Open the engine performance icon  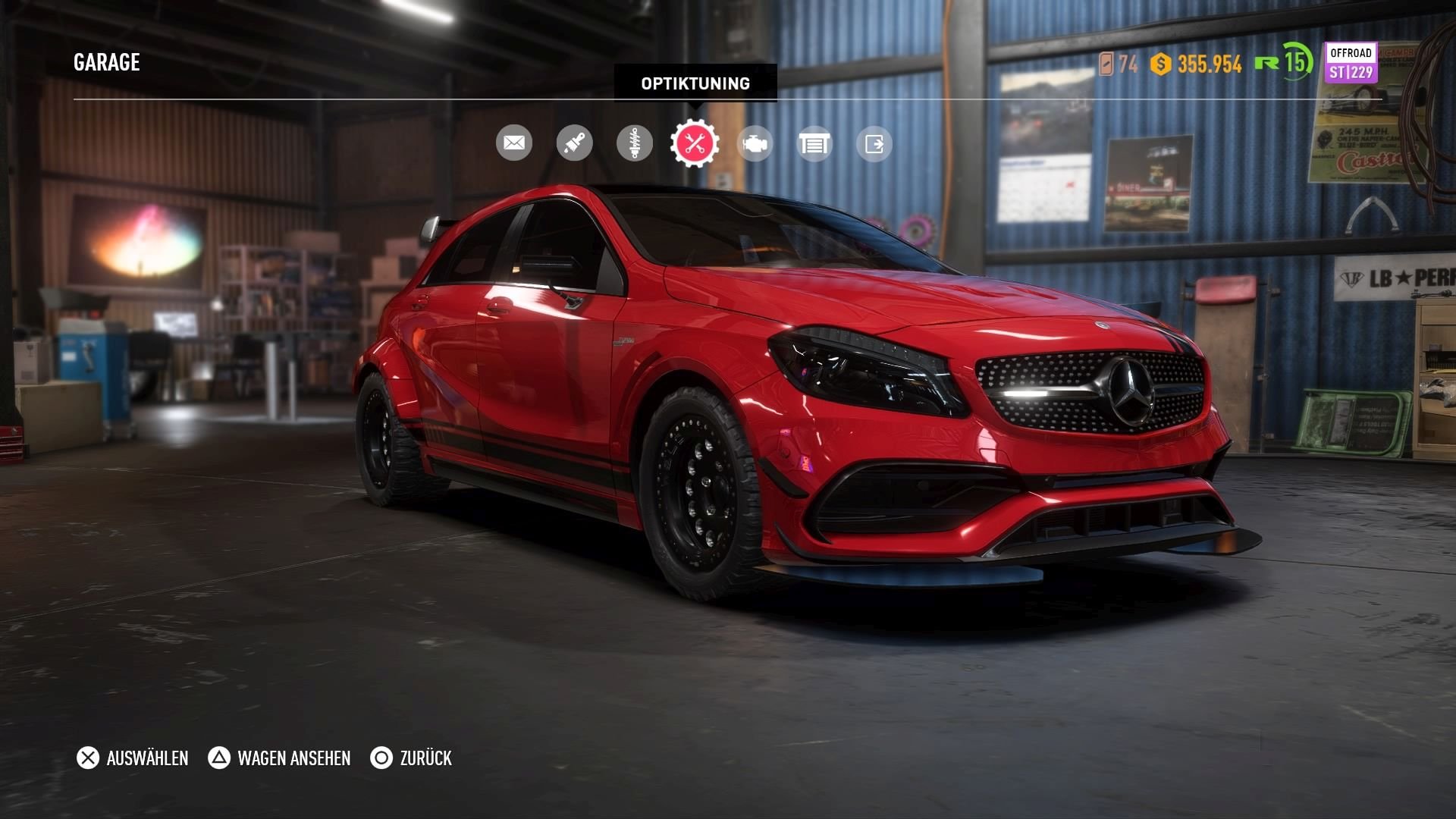click(x=753, y=143)
